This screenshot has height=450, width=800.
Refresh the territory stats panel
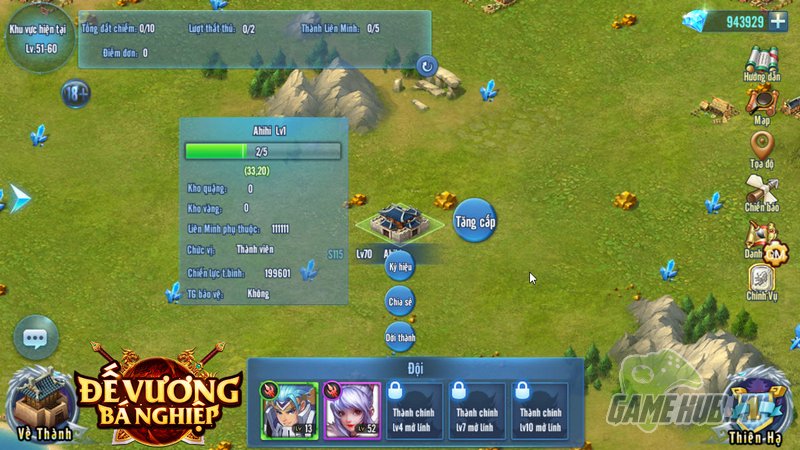click(x=427, y=66)
